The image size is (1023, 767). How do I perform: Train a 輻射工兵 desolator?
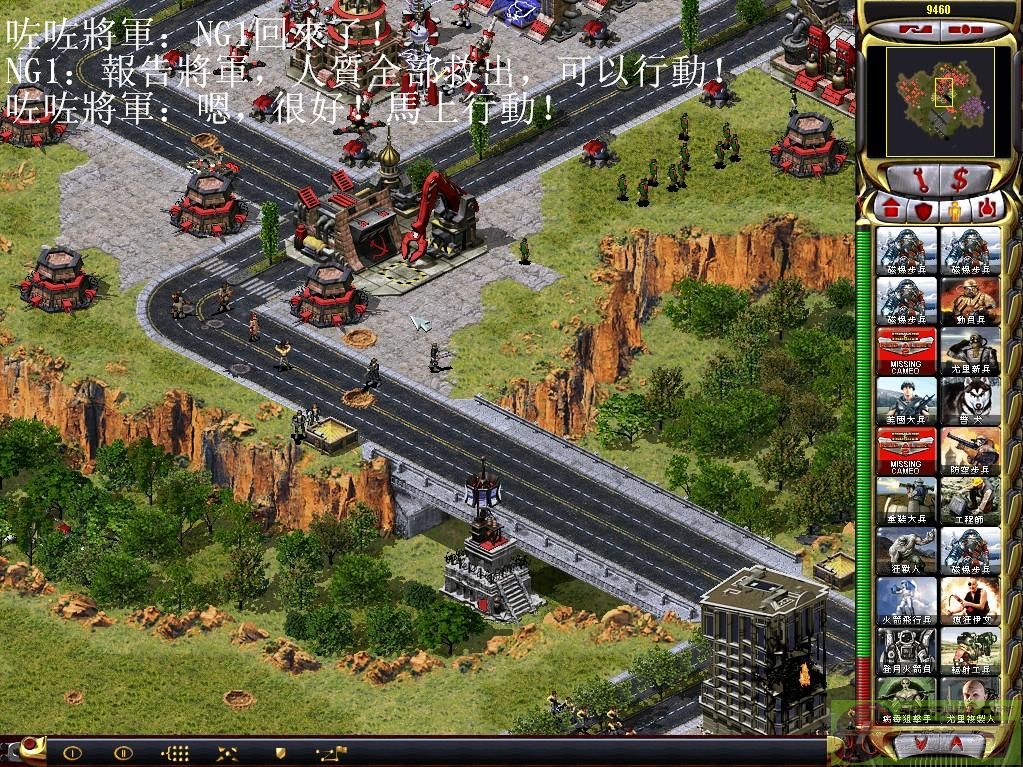click(x=970, y=651)
